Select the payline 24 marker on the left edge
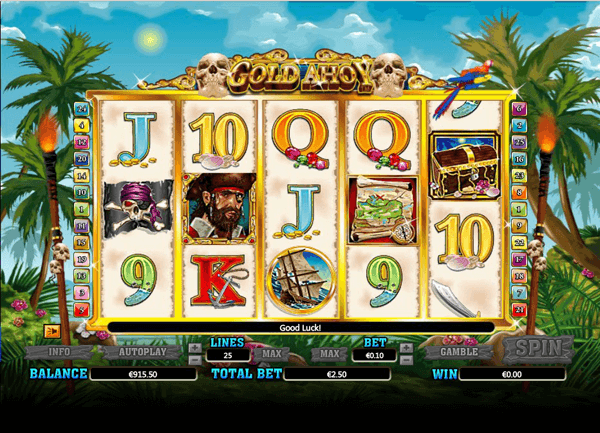Viewport: 600px width, 433px height. click(x=80, y=108)
